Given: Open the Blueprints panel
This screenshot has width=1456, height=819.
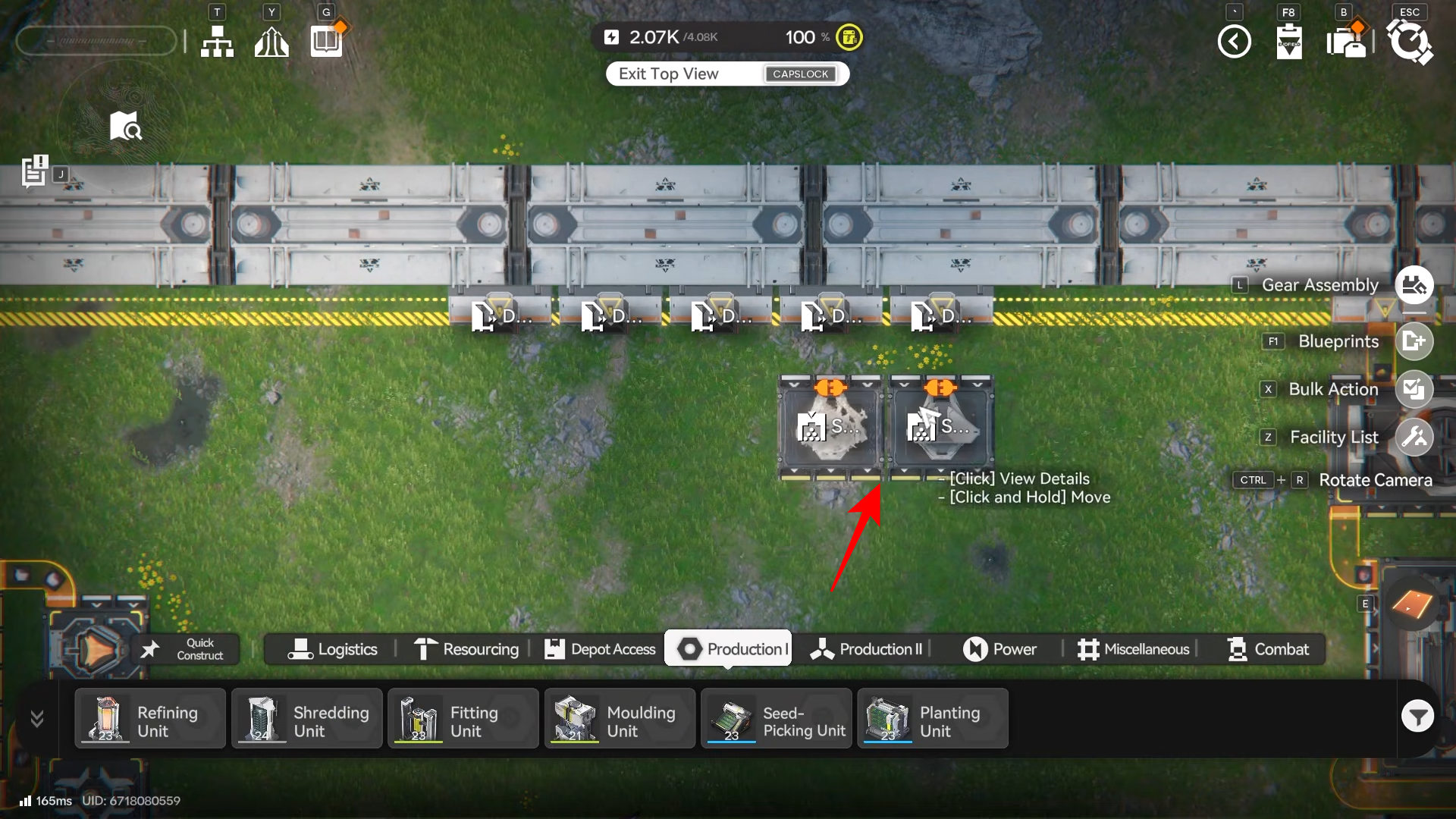Looking at the screenshot, I should (x=1414, y=341).
